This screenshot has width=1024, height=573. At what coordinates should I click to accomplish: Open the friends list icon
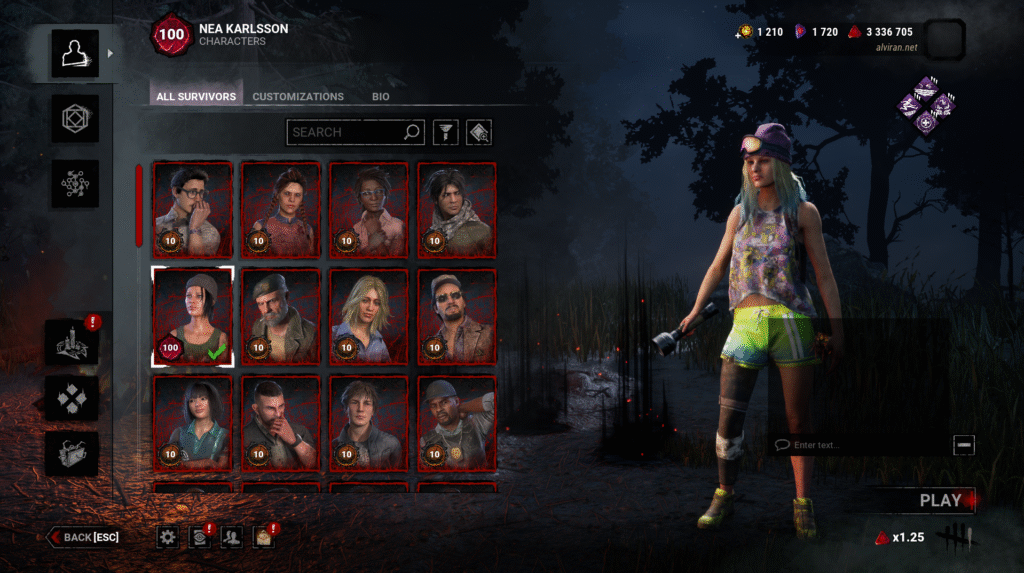[x=232, y=538]
